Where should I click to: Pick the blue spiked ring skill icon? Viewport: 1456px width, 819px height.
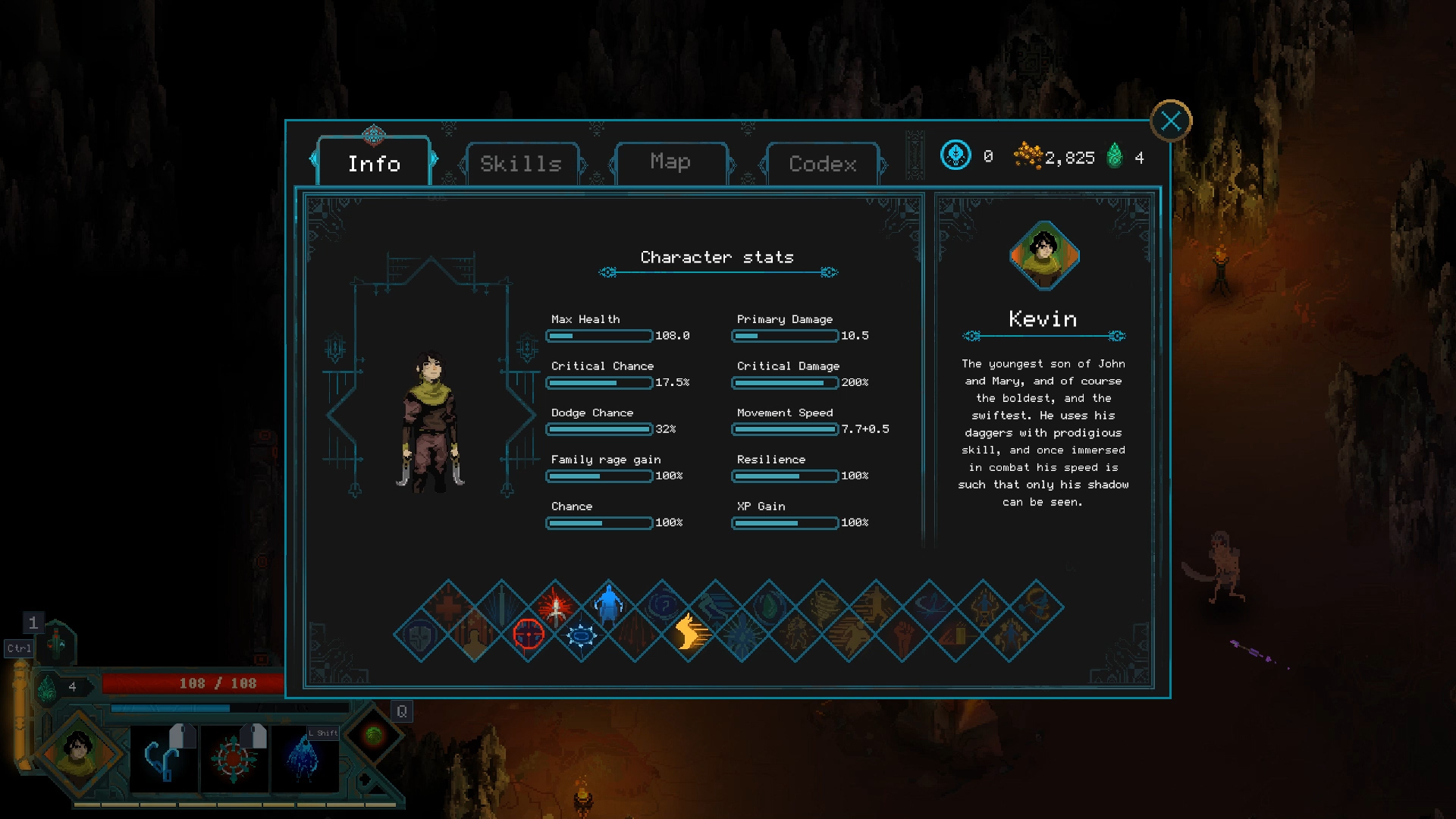coord(582,635)
